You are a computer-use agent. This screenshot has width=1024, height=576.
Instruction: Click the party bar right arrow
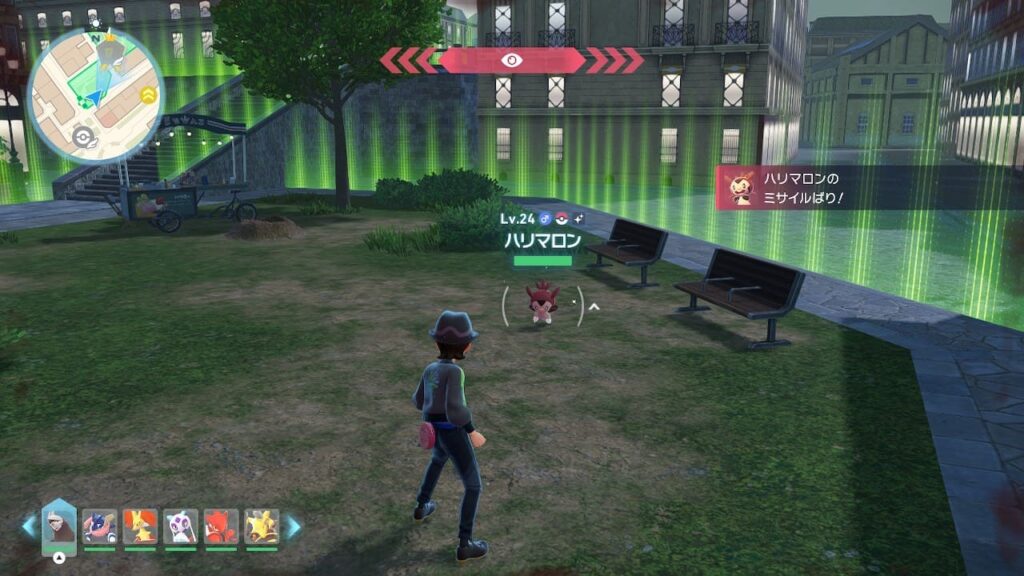[x=294, y=527]
